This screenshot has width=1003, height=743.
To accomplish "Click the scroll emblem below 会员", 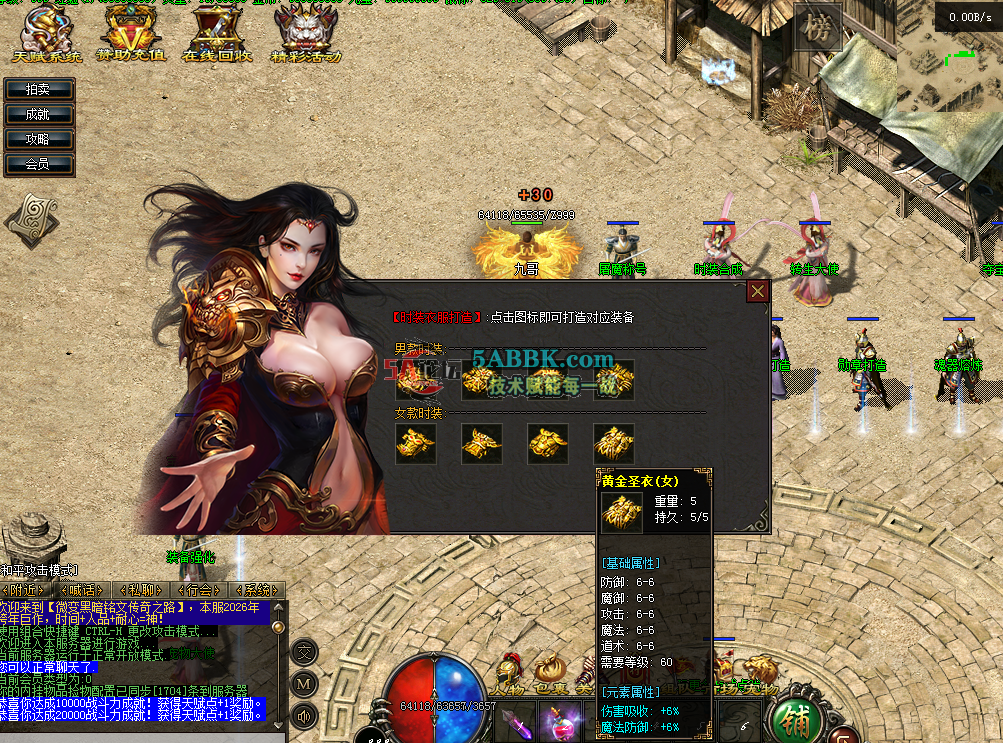I will pos(31,219).
